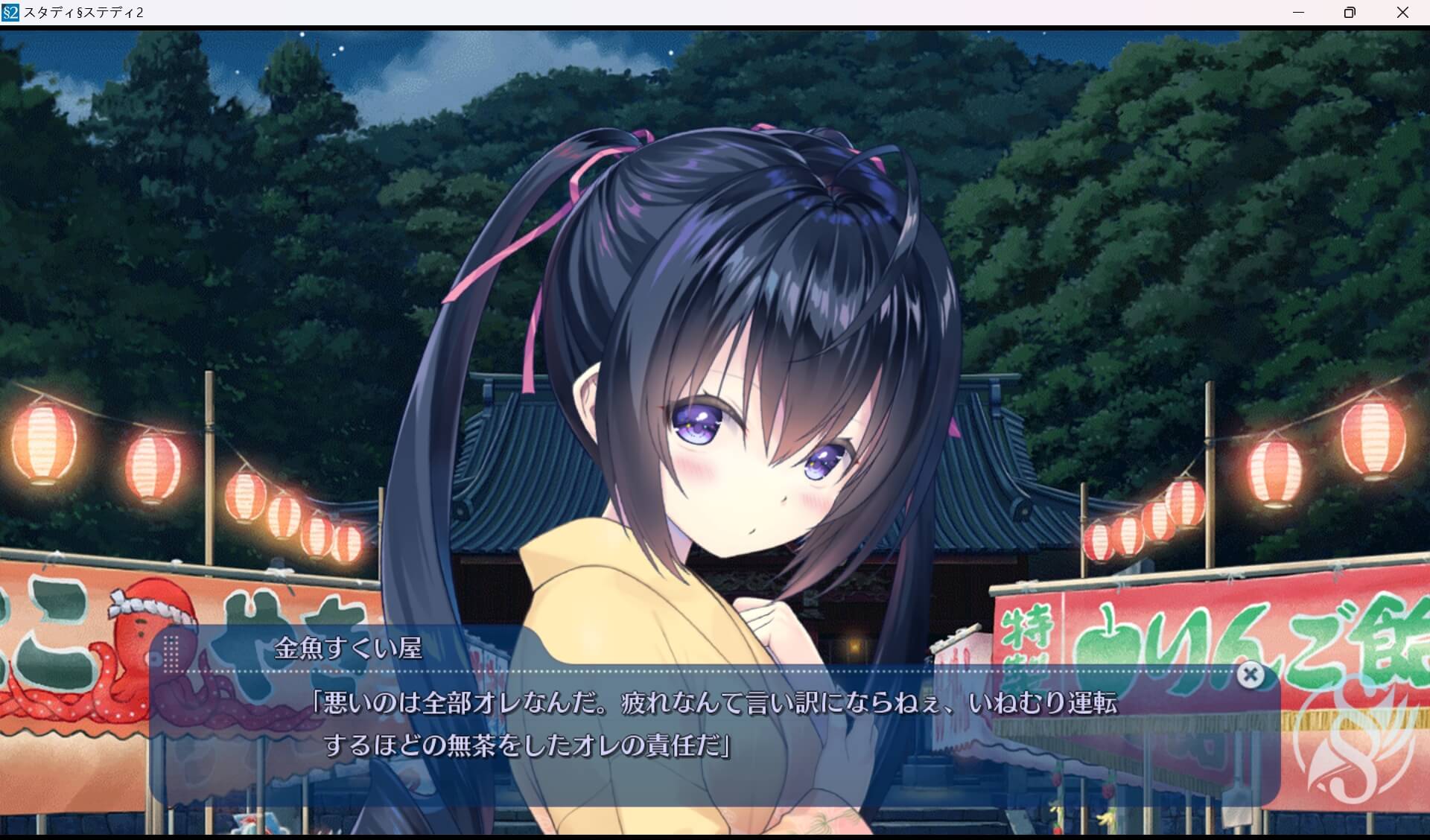
Task: Click the §2 game icon in the title bar
Action: 10,12
